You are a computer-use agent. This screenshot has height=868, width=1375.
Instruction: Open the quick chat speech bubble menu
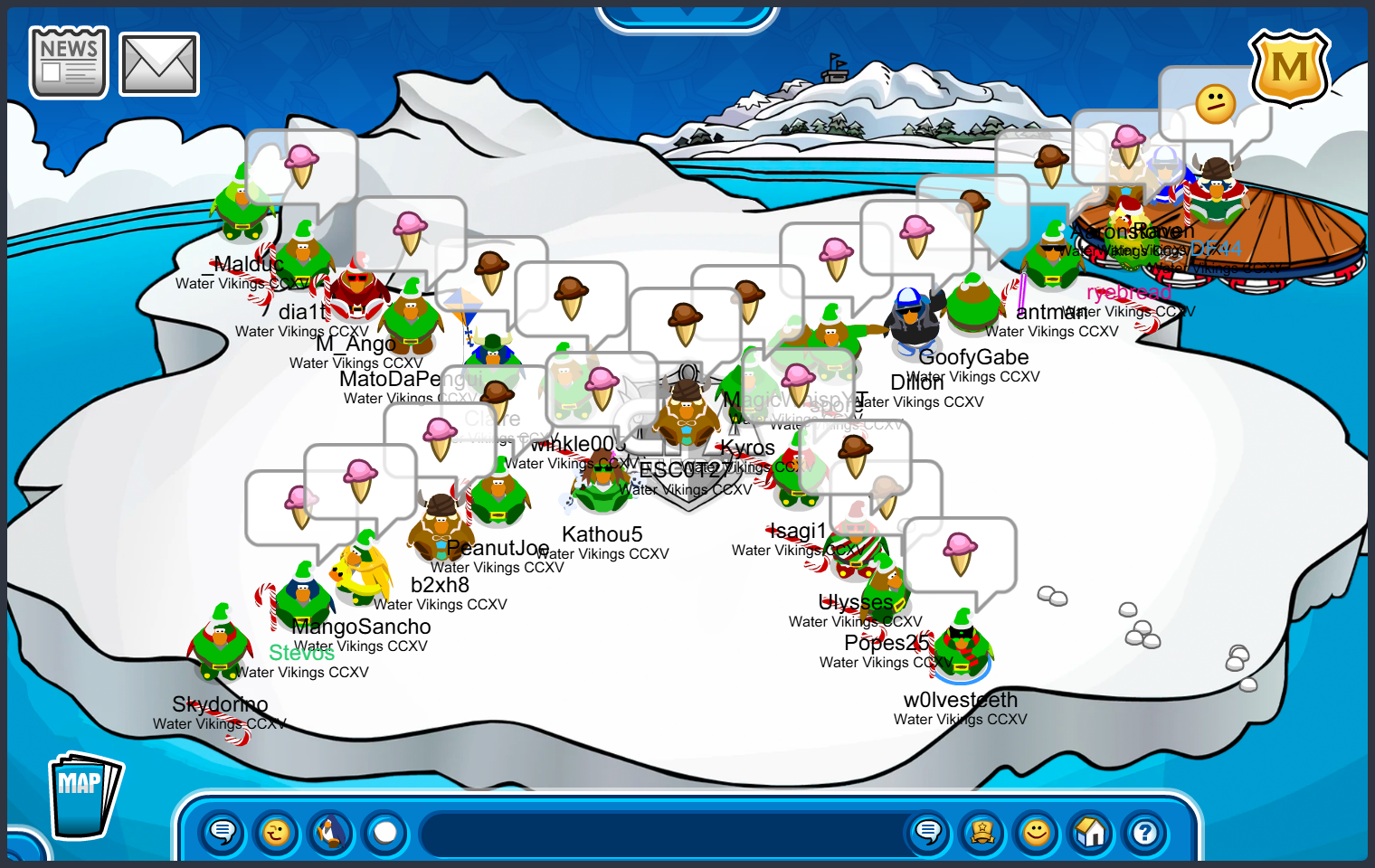223,832
